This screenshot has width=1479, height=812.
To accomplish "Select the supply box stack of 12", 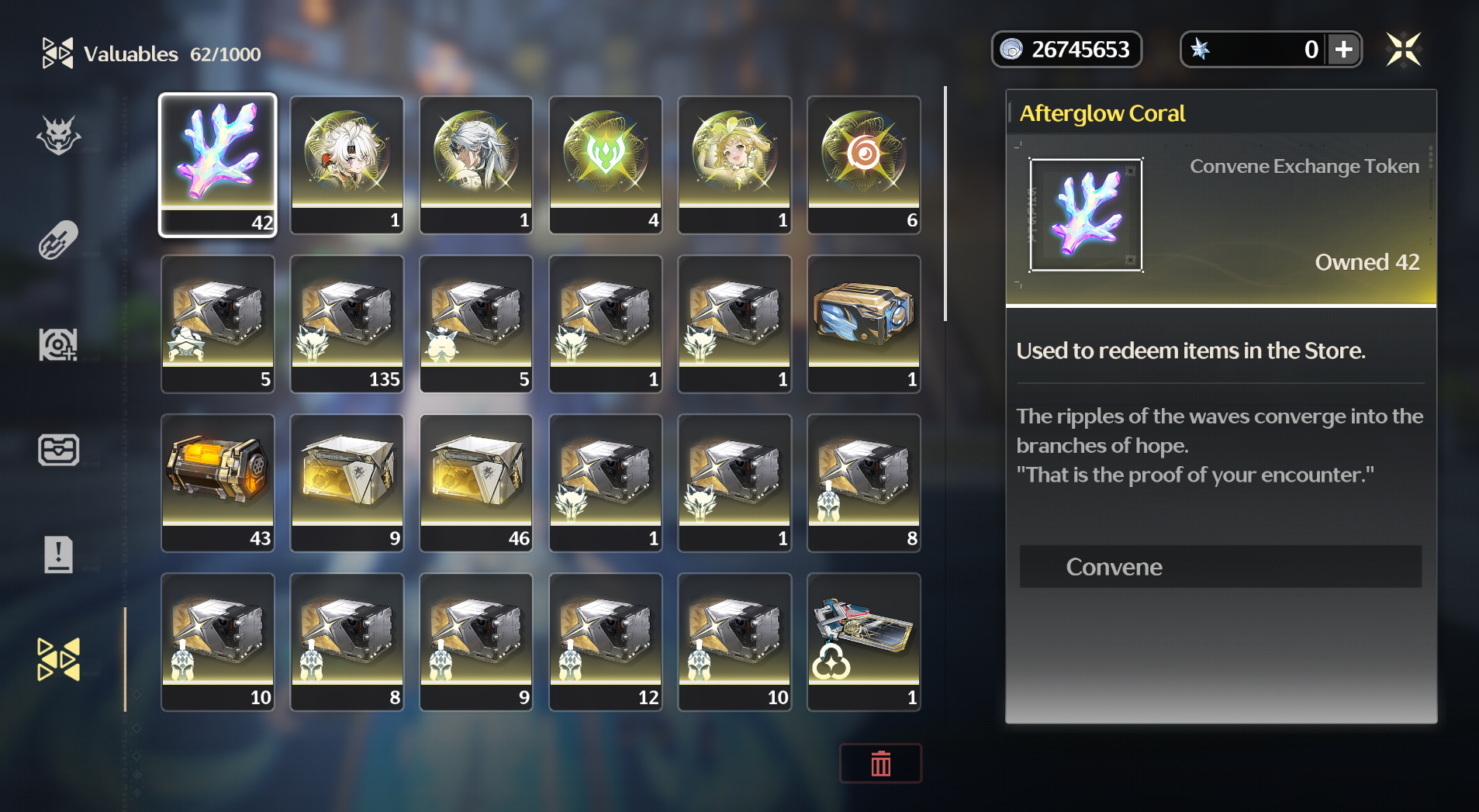I will [x=606, y=641].
